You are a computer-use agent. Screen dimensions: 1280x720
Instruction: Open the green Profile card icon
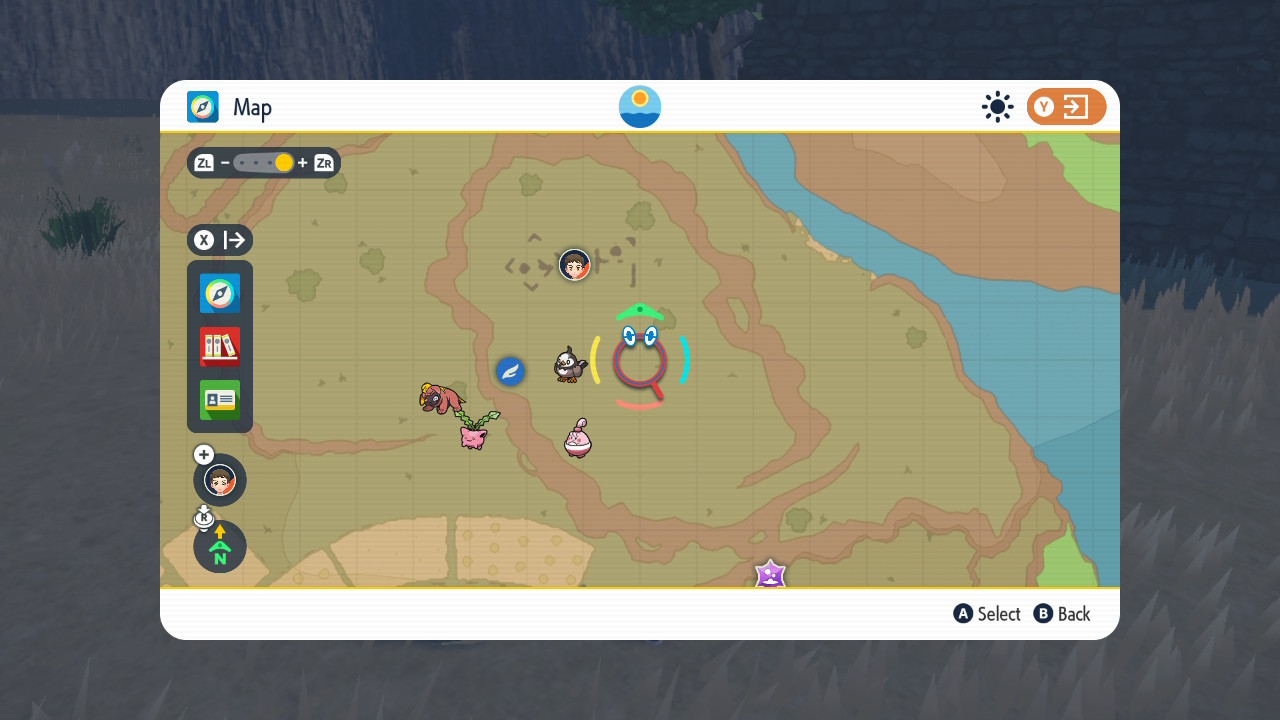219,400
